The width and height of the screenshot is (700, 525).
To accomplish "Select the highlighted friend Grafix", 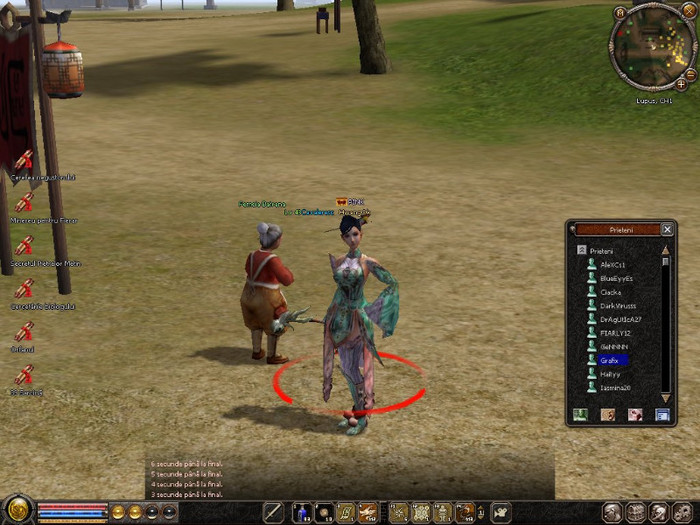I will click(610, 360).
